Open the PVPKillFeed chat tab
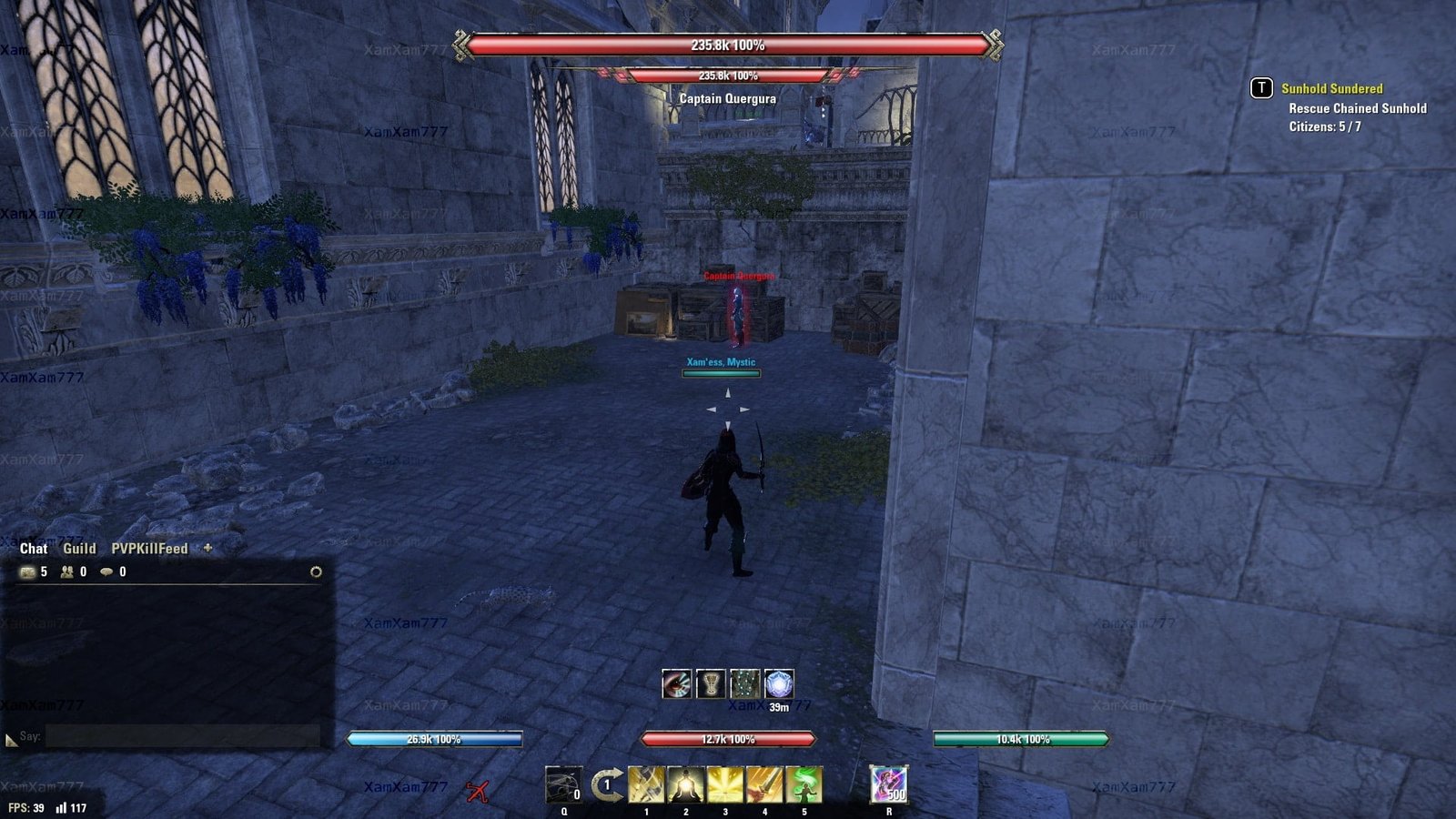This screenshot has width=1456, height=819. click(149, 548)
